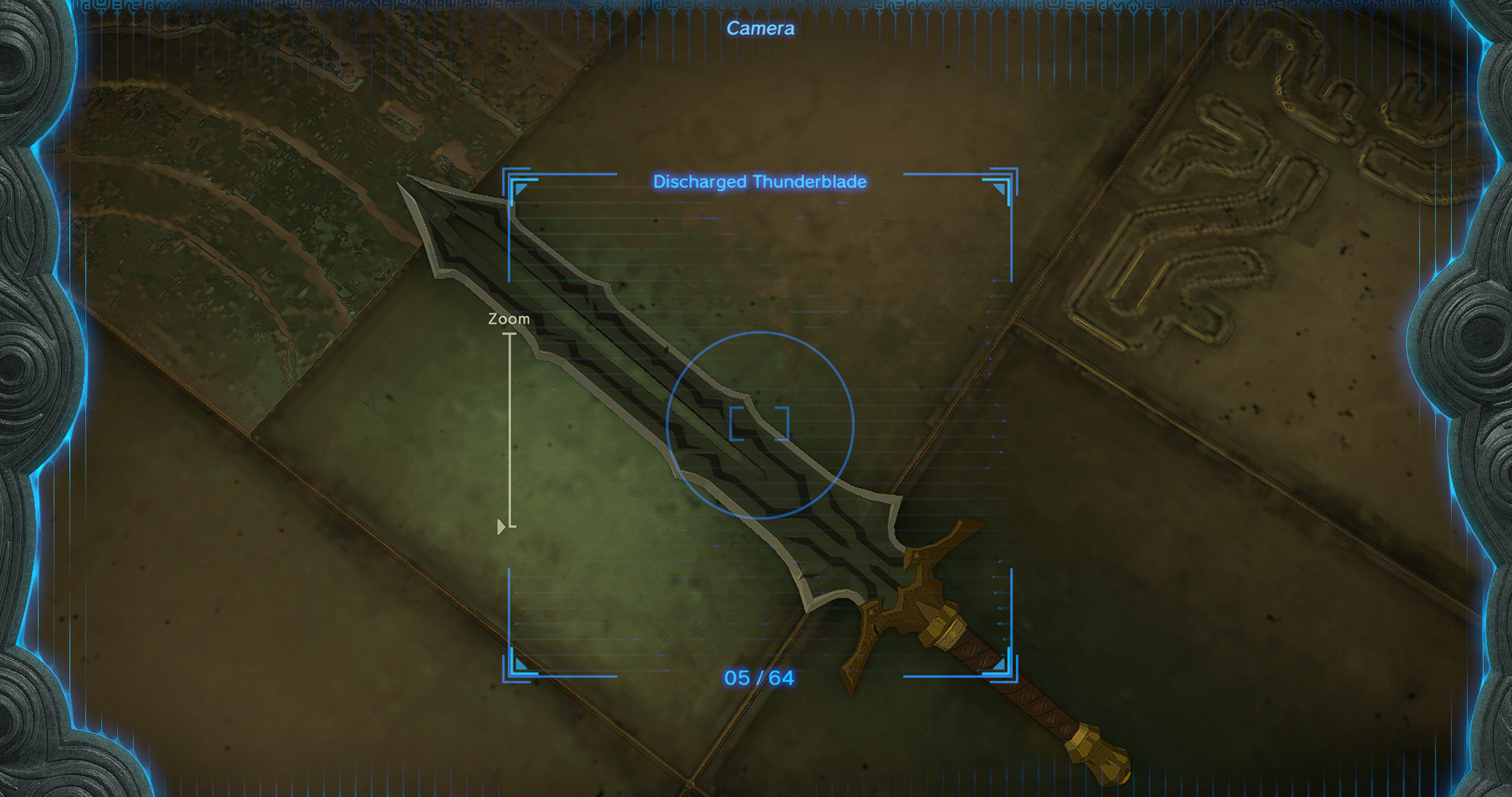This screenshot has height=797, width=1512.
Task: Click the arrow below the Zoom bar
Action: coord(501,527)
